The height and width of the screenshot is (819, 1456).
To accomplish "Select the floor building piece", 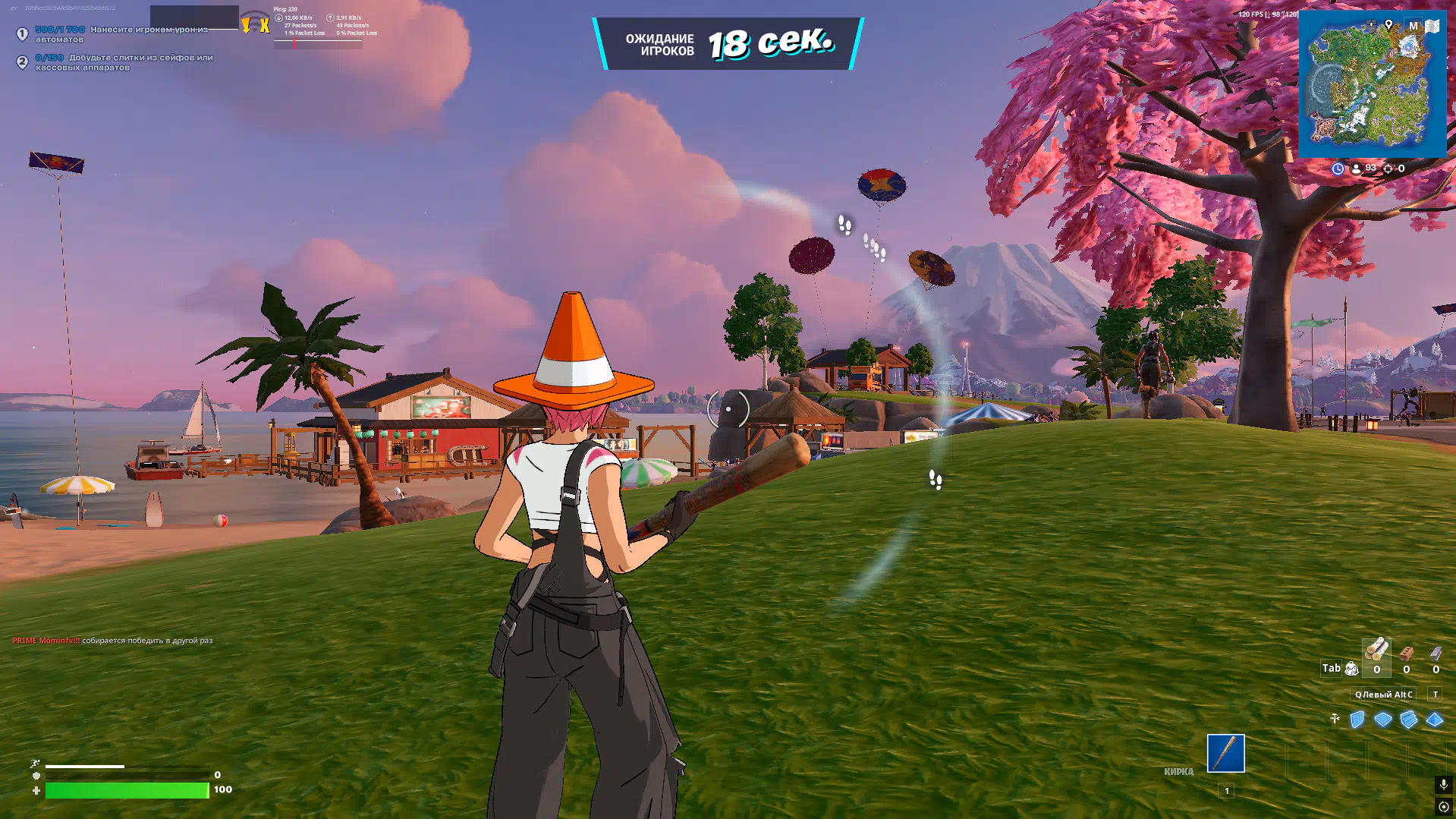I will click(x=1383, y=720).
